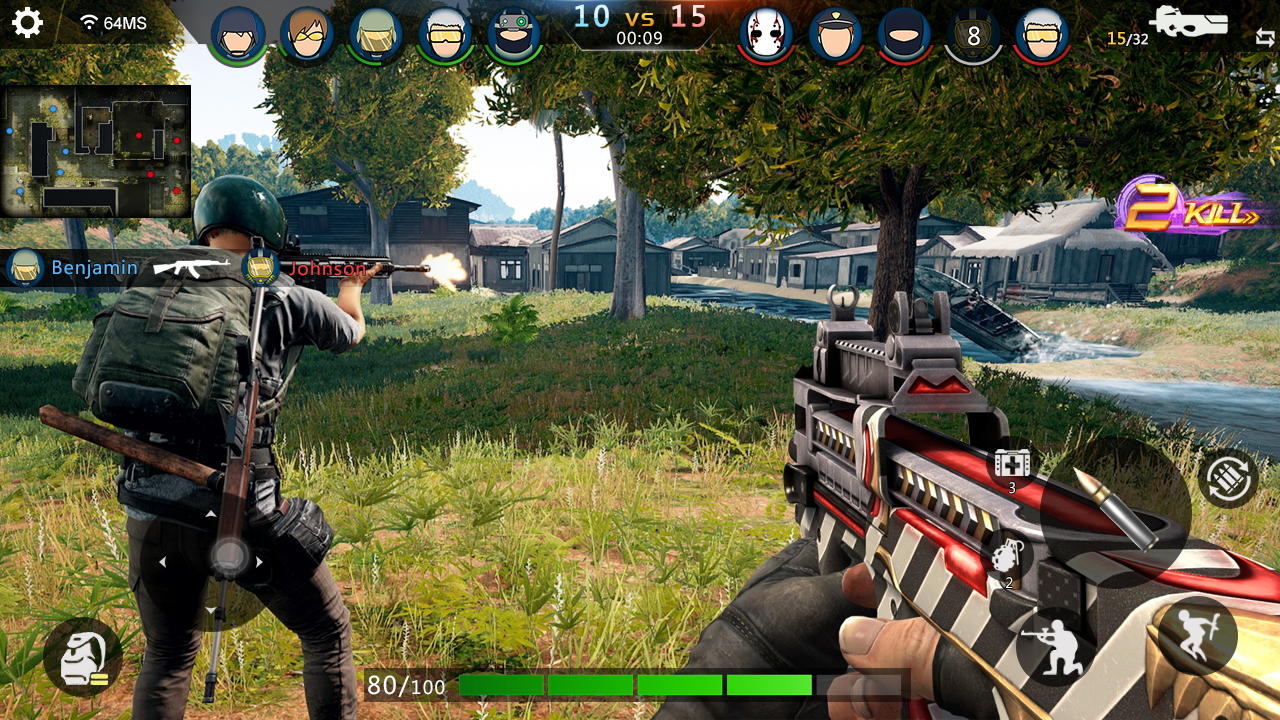This screenshot has height=720, width=1280.
Task: Open the settings gear
Action: pyautogui.click(x=27, y=24)
